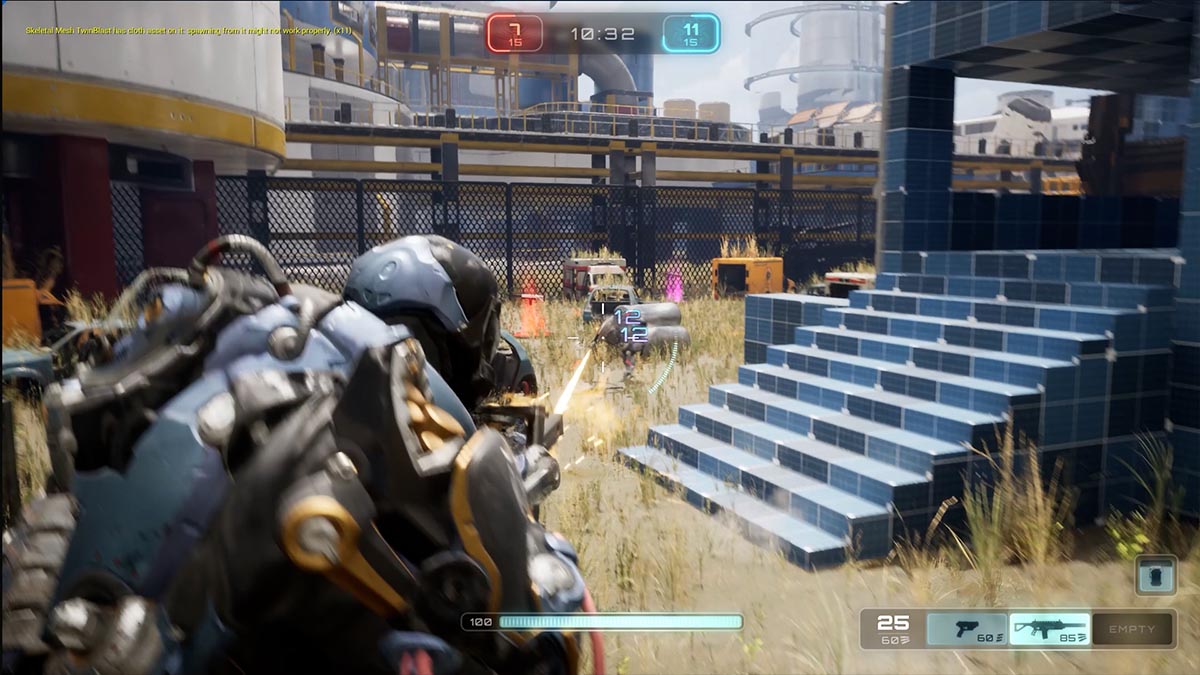The height and width of the screenshot is (675, 1200).
Task: Select the EMPTY weapon slot
Action: point(1132,629)
